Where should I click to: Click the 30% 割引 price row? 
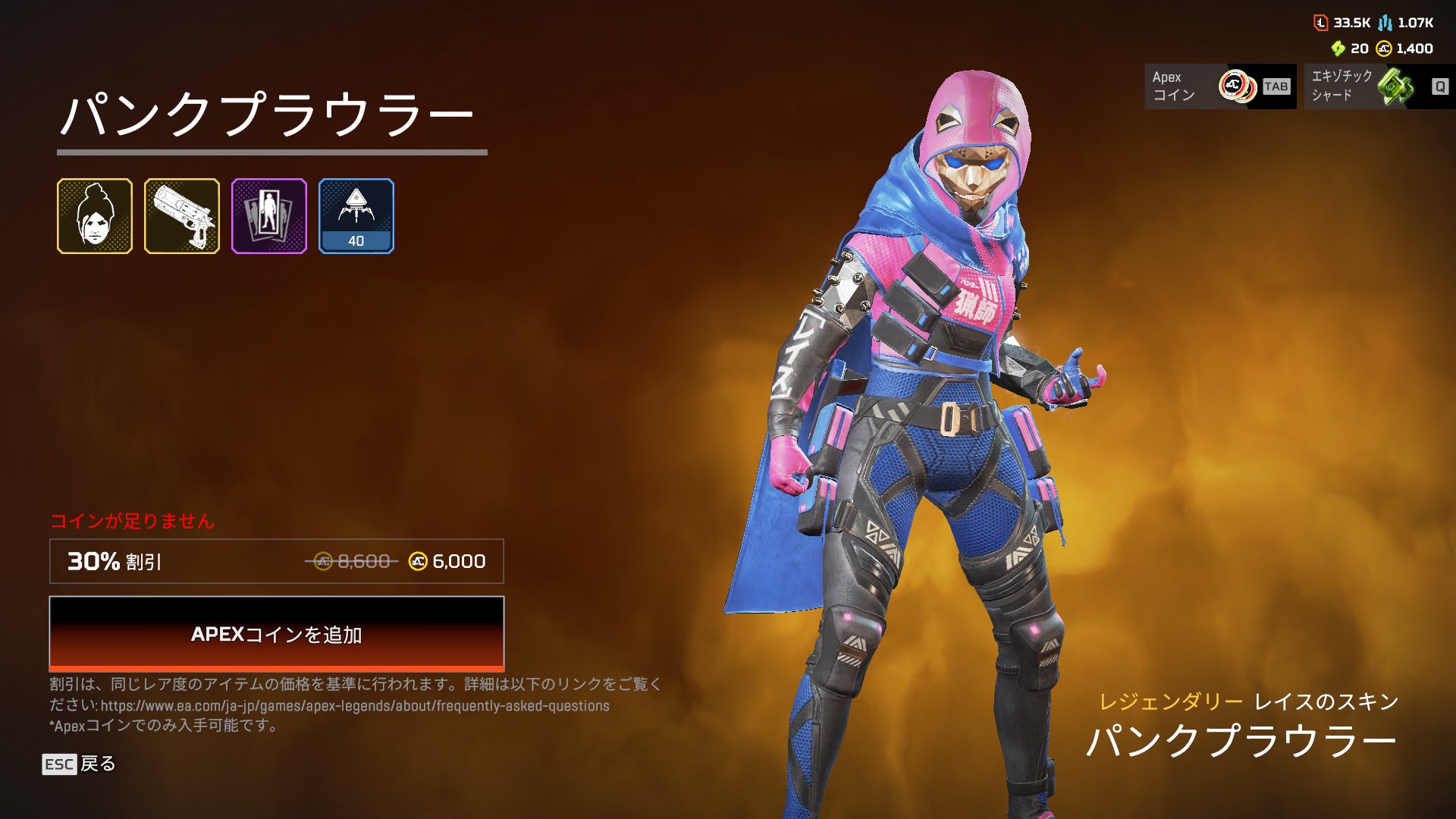tap(276, 561)
